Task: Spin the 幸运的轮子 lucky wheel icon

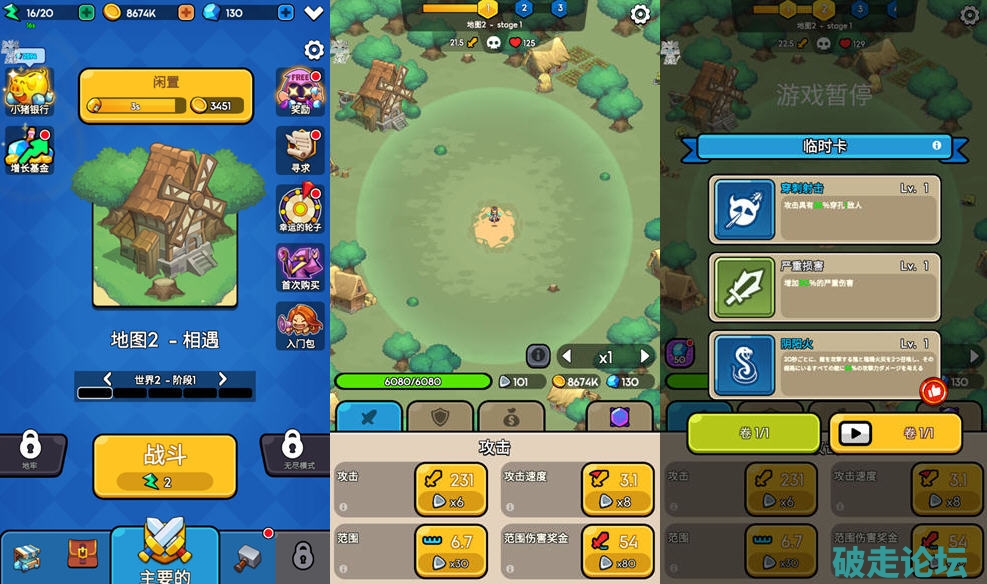Action: (300, 209)
